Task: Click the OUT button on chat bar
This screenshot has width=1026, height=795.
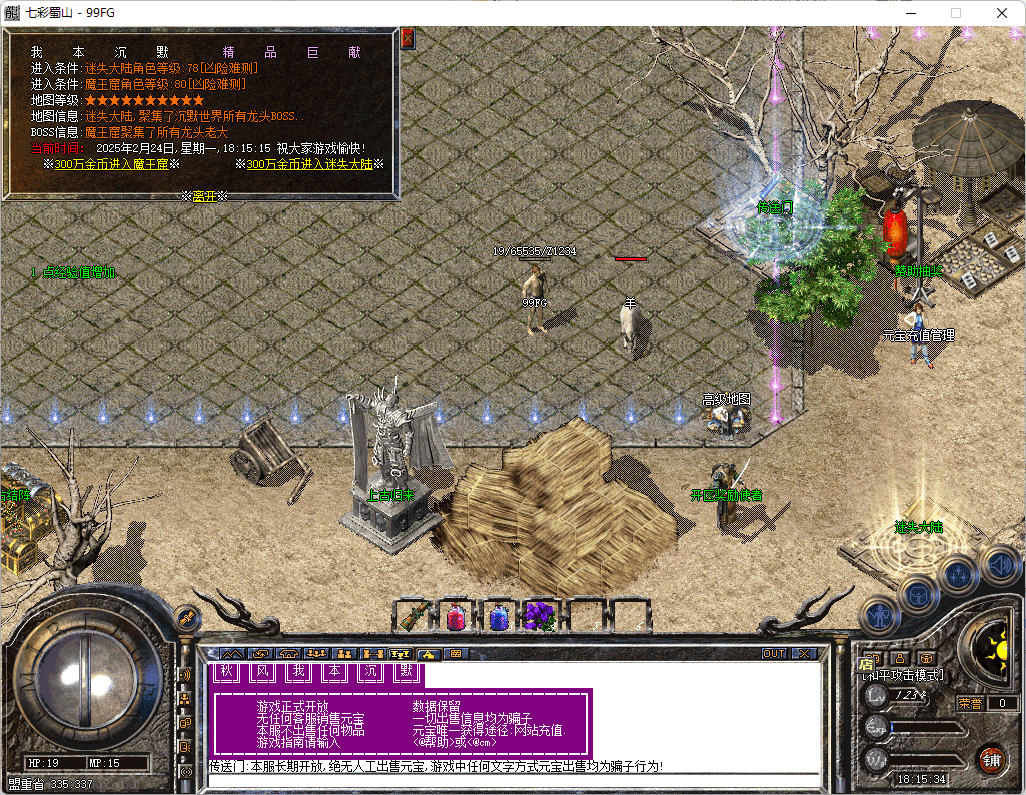Action: pyautogui.click(x=774, y=654)
